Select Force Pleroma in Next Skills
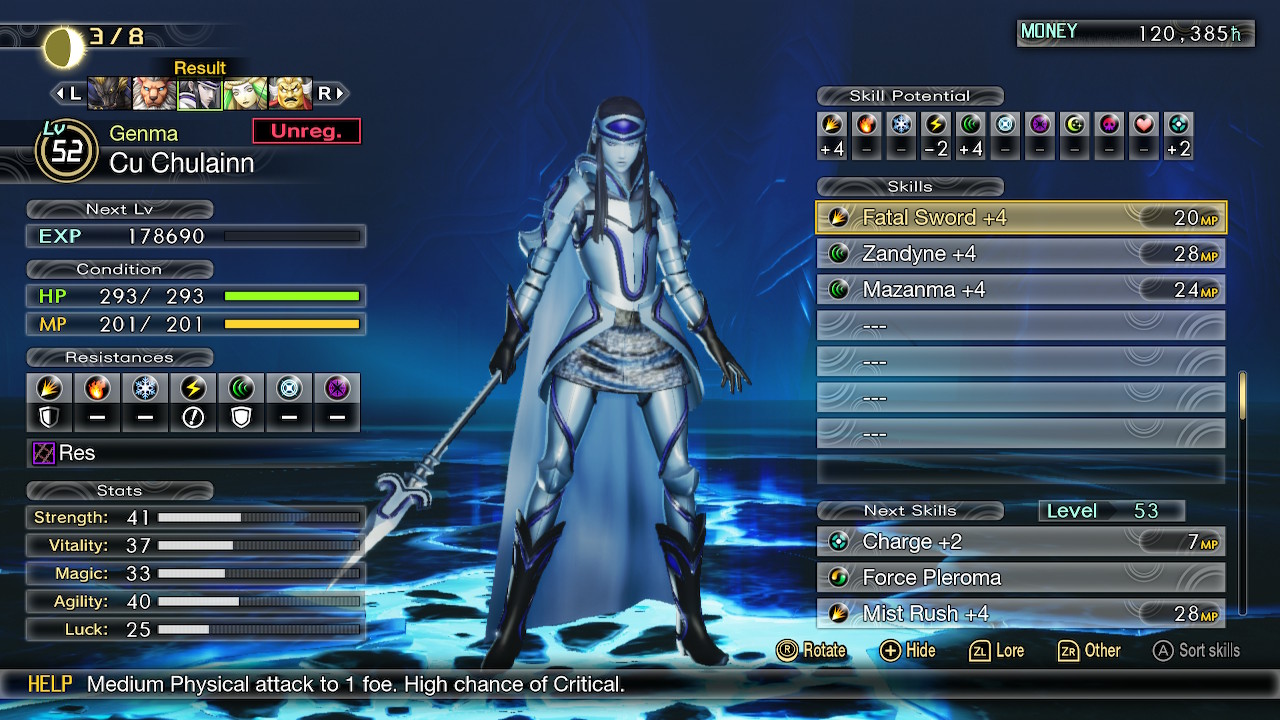This screenshot has height=720, width=1280. point(1020,578)
